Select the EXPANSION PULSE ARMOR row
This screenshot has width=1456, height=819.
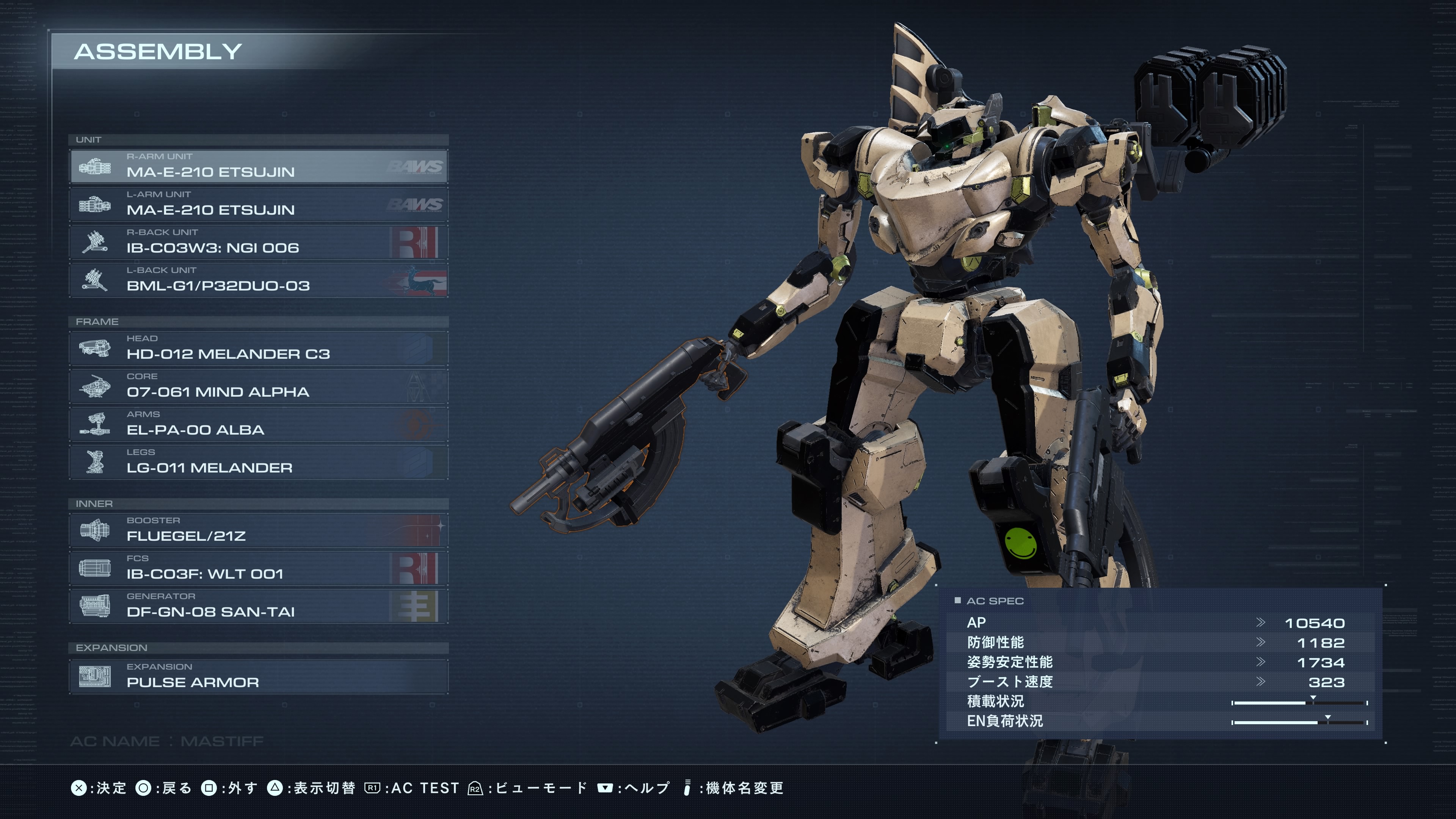pos(259,676)
